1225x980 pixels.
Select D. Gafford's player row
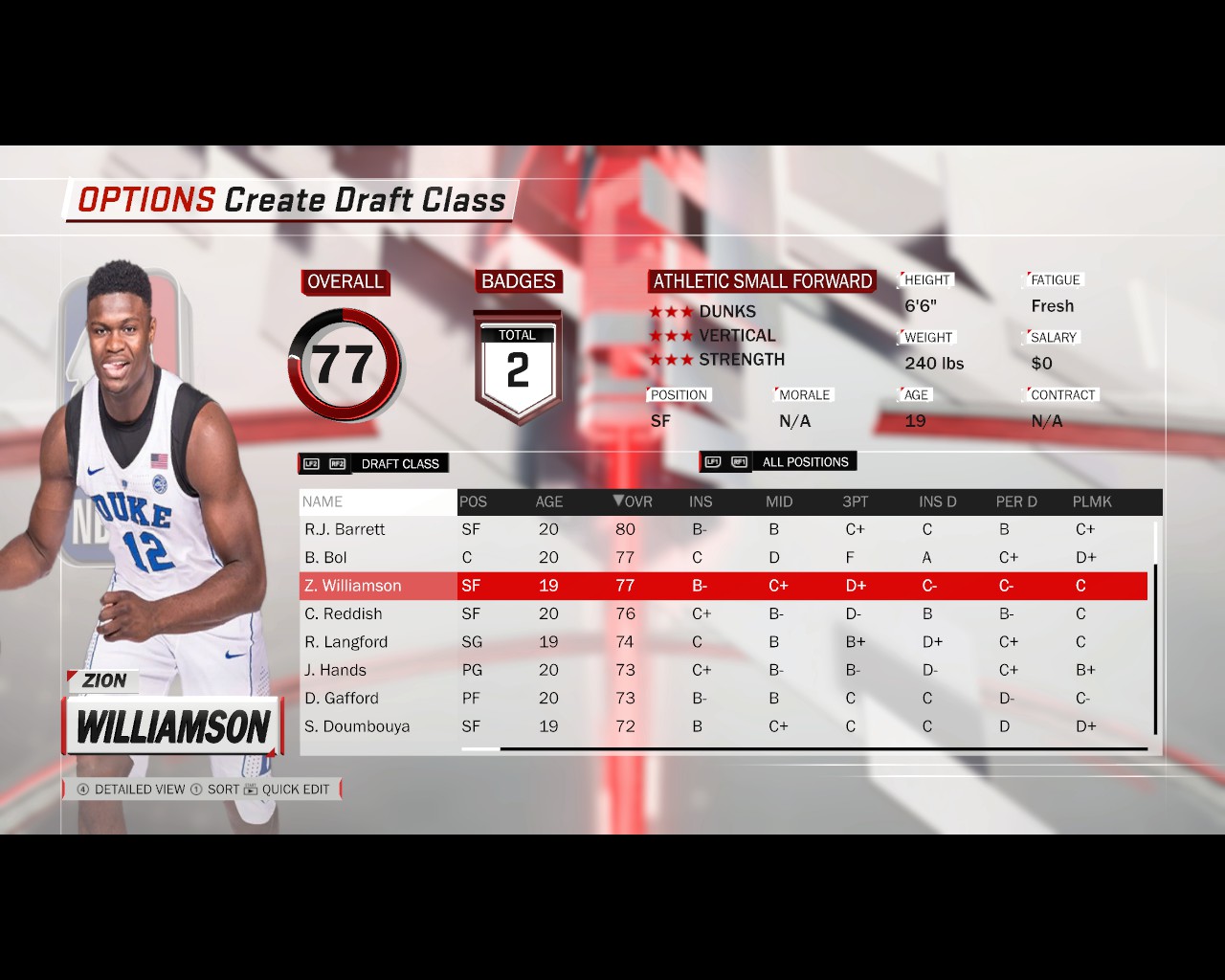pos(341,698)
